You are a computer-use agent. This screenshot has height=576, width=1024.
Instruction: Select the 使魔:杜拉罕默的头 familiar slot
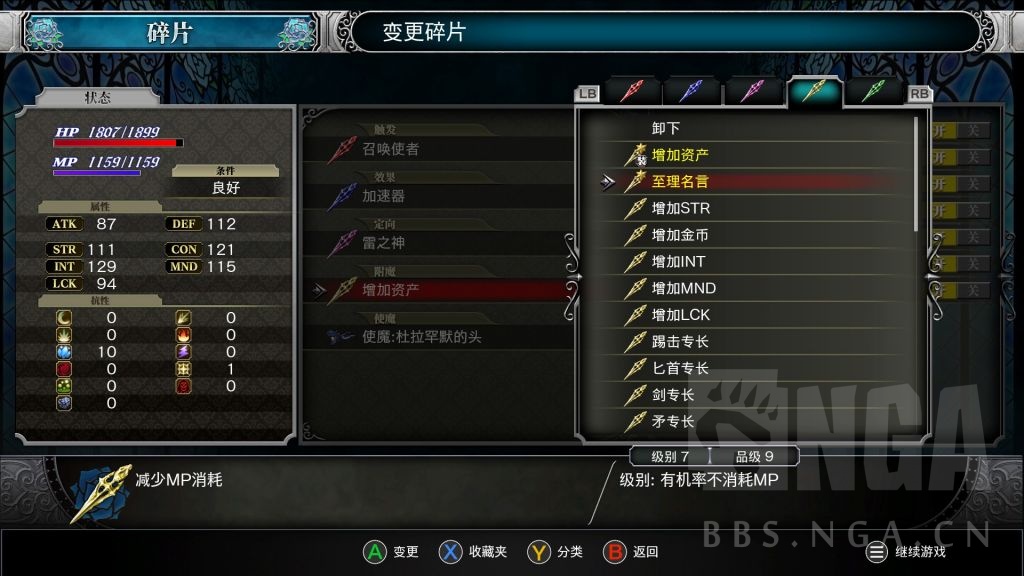(421, 337)
